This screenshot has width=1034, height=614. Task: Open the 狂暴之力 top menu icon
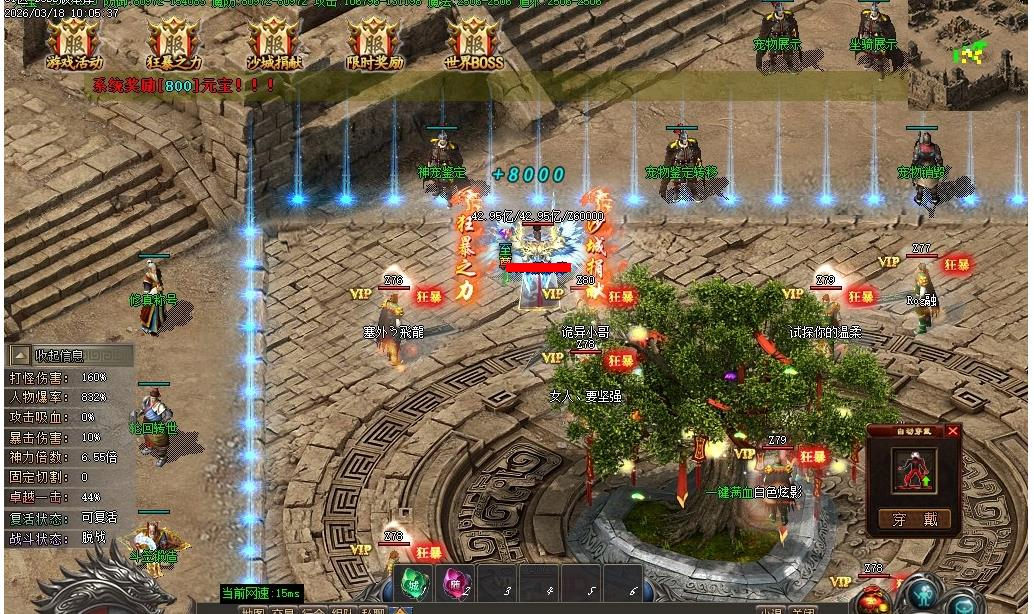pyautogui.click(x=174, y=43)
